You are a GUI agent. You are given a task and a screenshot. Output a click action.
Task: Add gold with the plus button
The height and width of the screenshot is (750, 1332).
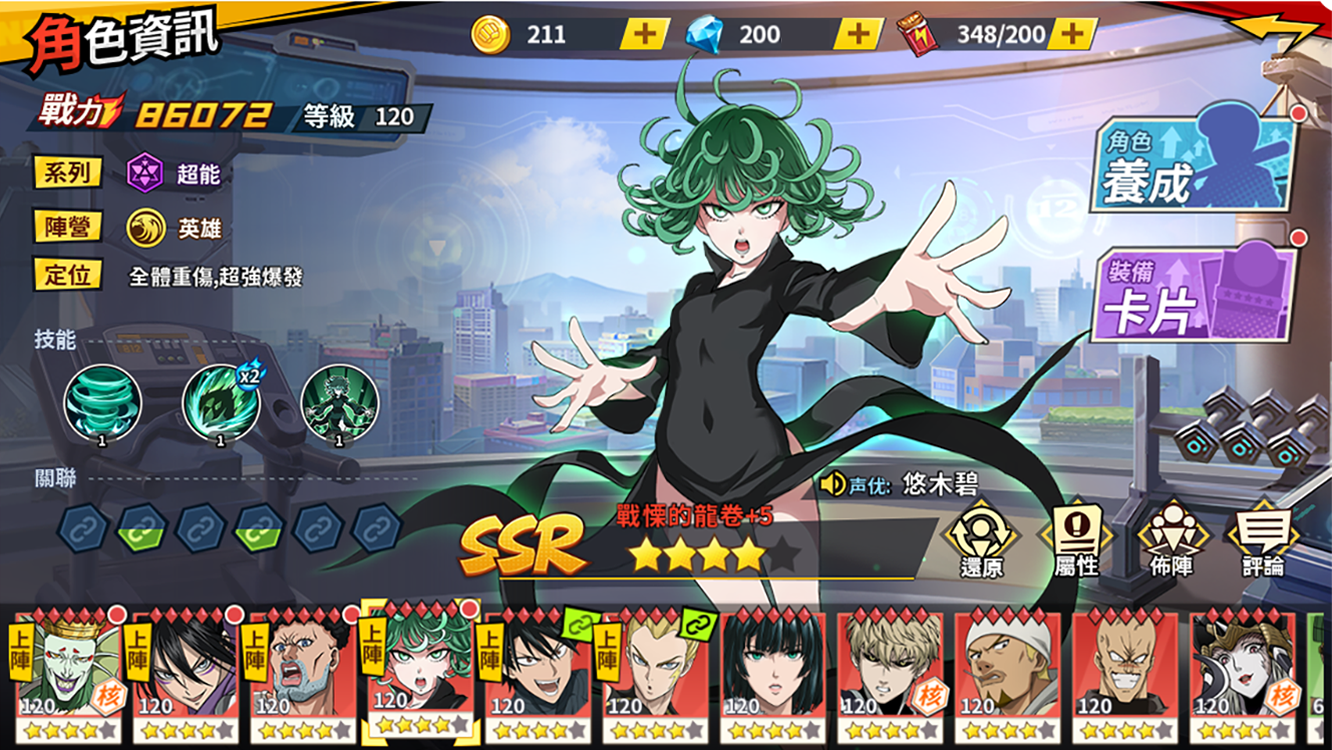tap(643, 33)
